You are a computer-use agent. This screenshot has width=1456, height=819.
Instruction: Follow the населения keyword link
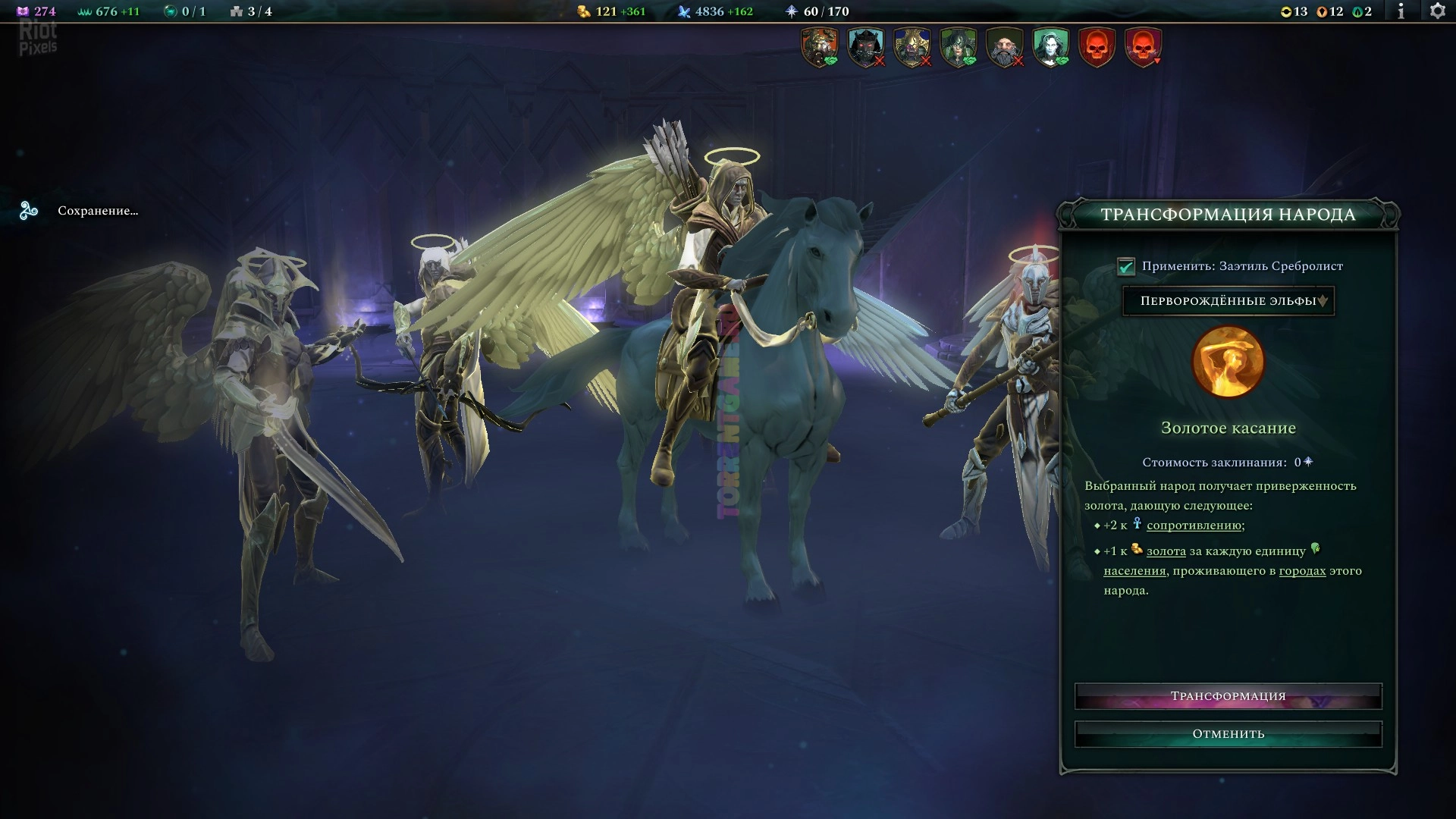[1134, 571]
